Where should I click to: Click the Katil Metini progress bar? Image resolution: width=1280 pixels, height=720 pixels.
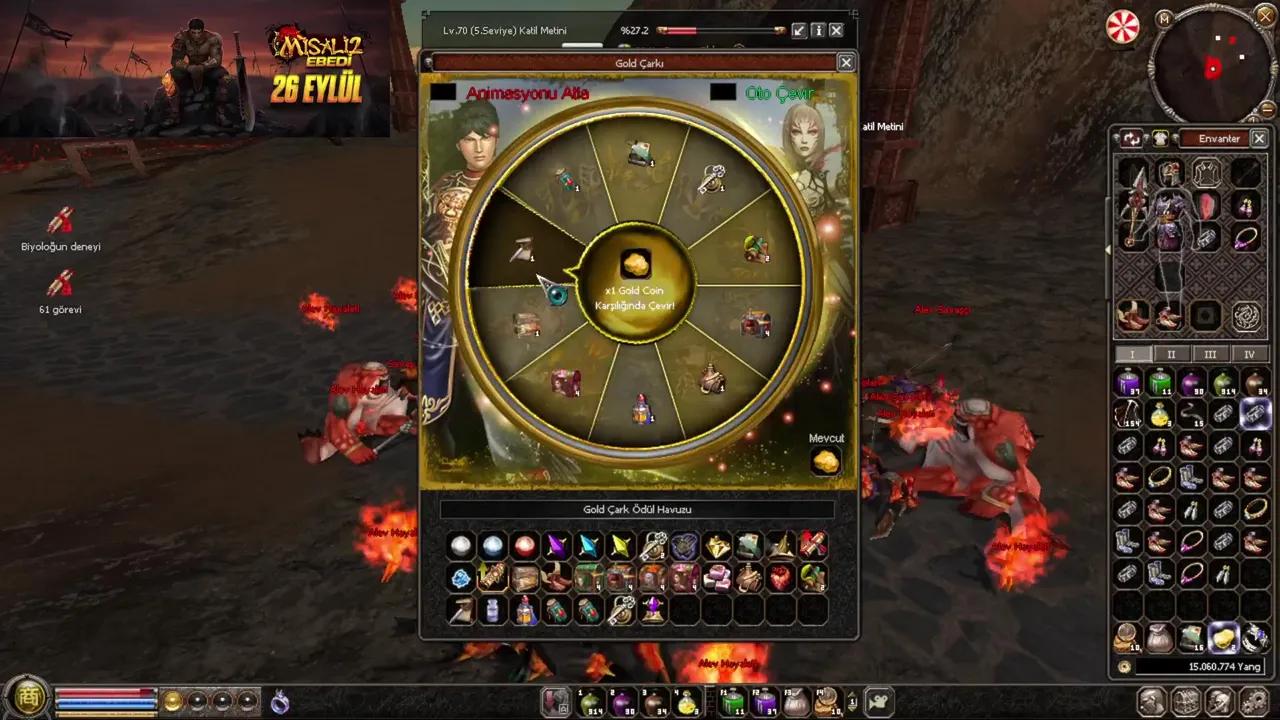coord(720,30)
